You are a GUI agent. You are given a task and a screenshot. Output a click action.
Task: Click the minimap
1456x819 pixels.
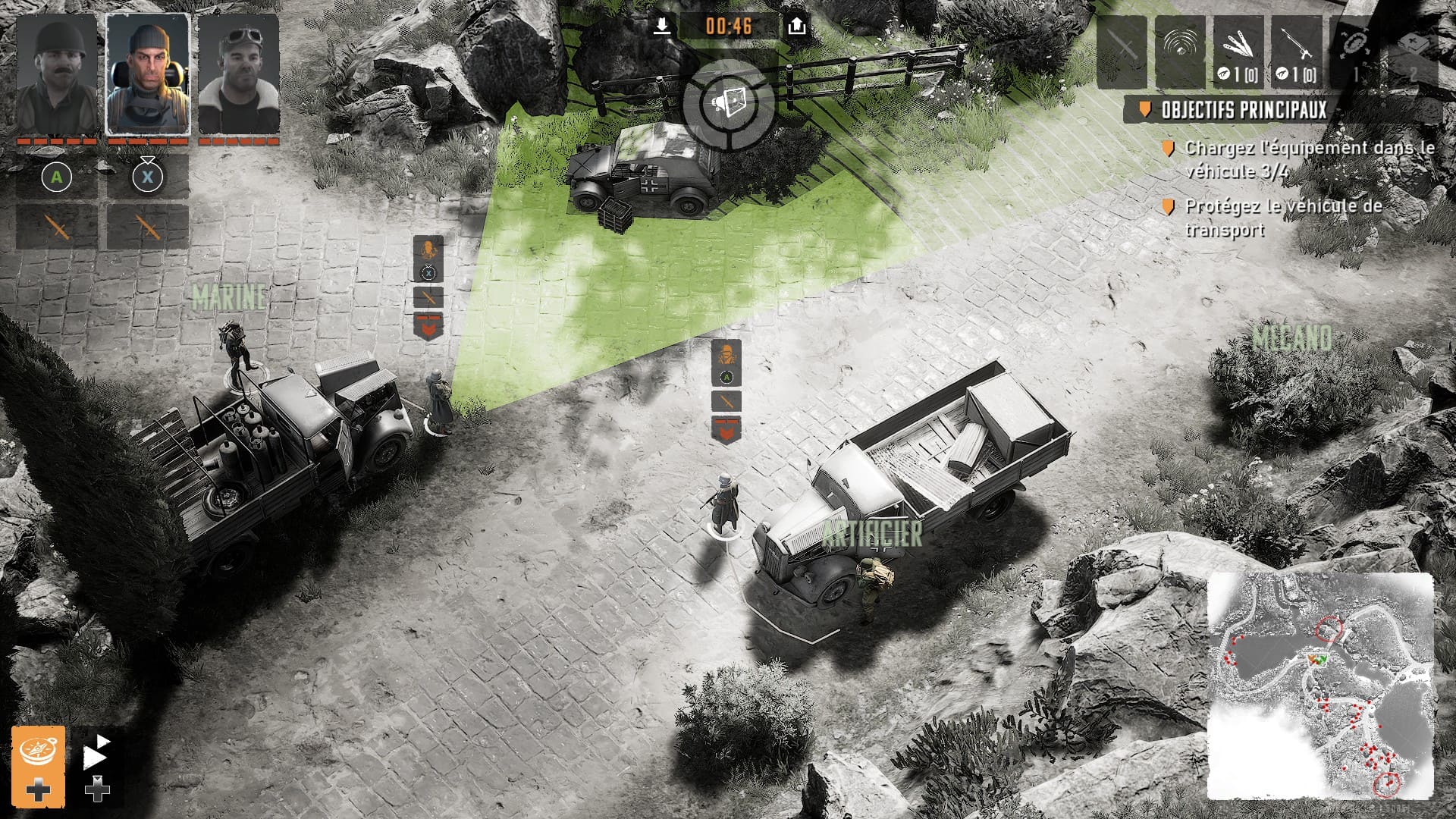coord(1320,686)
